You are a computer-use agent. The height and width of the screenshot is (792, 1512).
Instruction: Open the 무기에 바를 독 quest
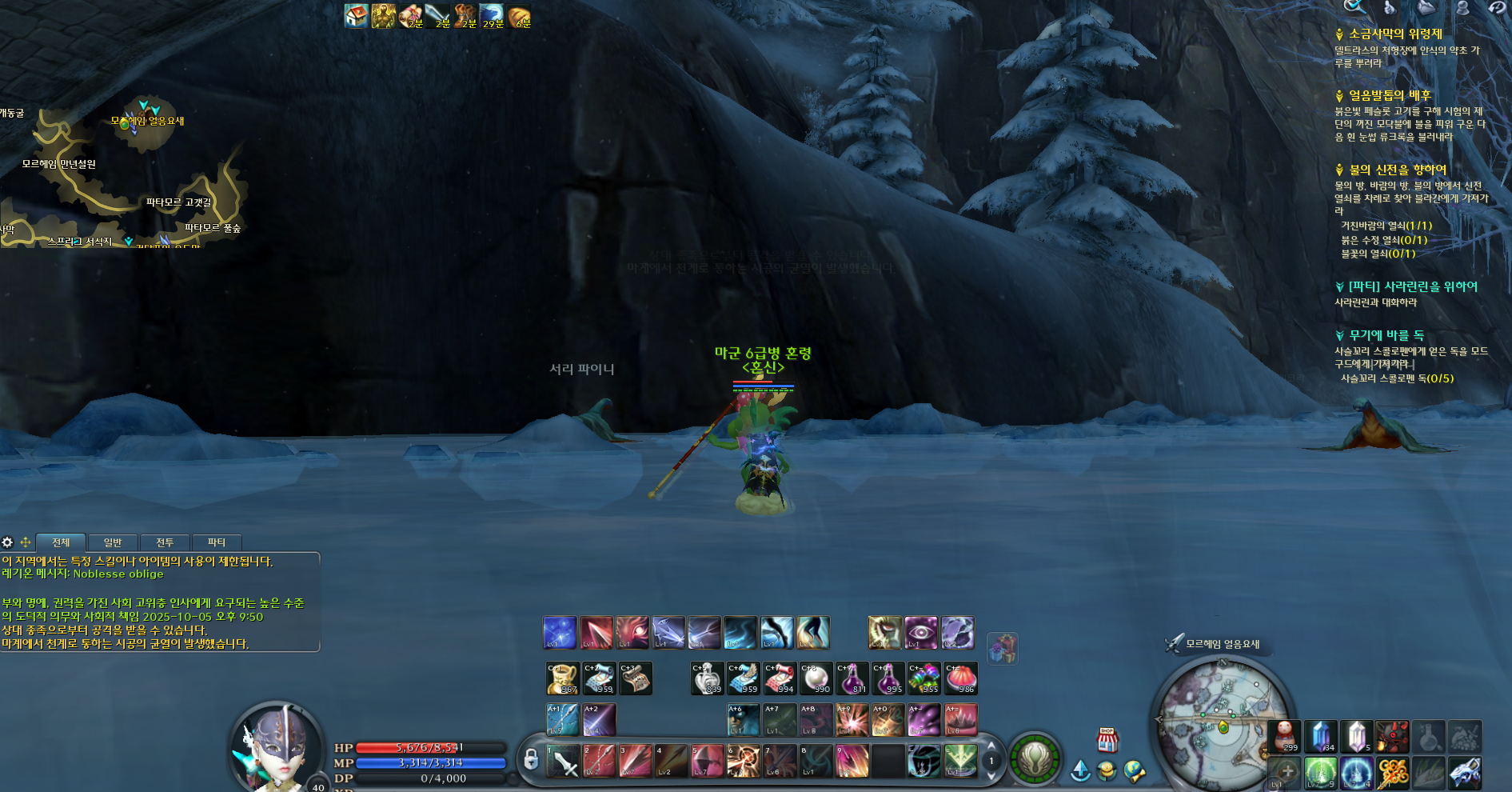[x=1386, y=335]
